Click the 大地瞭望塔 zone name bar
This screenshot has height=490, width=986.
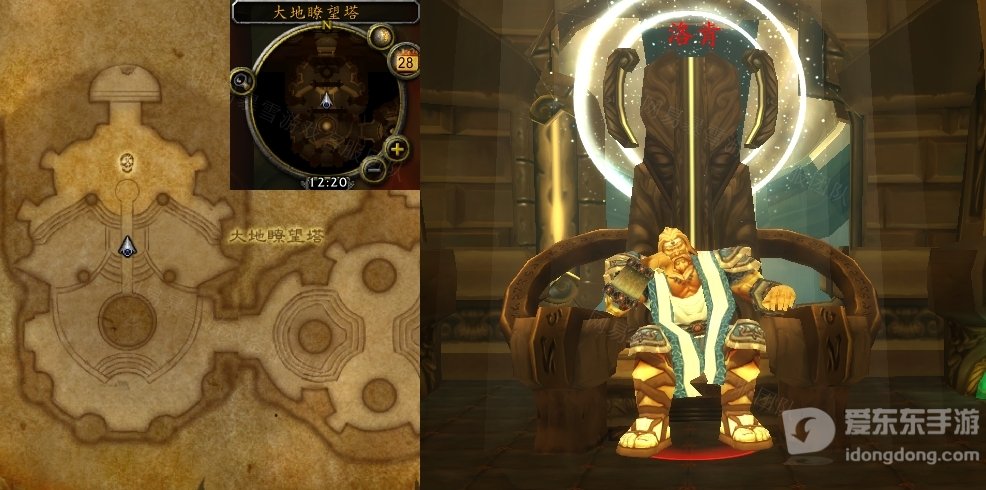coord(325,12)
